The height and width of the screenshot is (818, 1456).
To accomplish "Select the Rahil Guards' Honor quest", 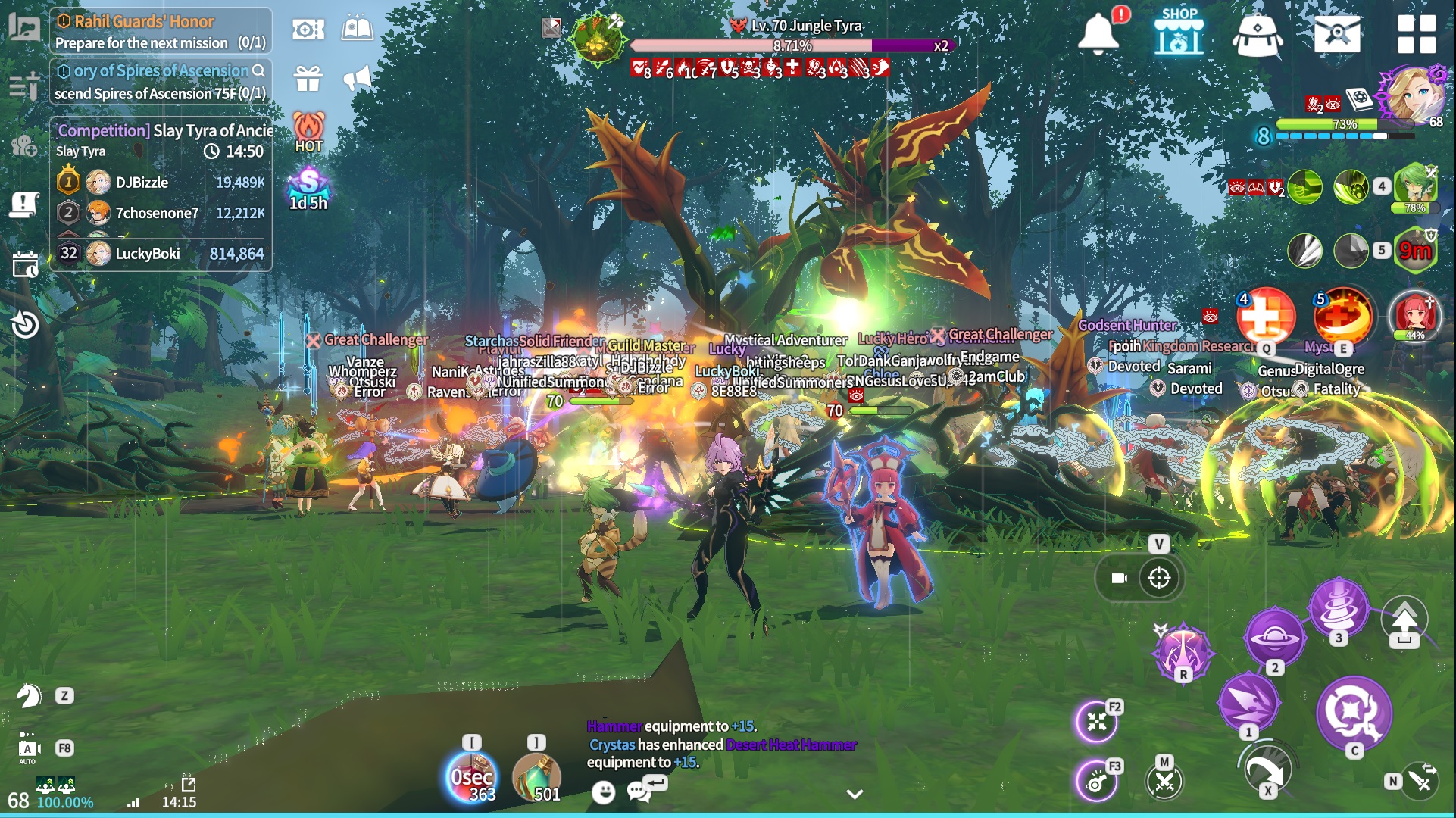I will [161, 31].
